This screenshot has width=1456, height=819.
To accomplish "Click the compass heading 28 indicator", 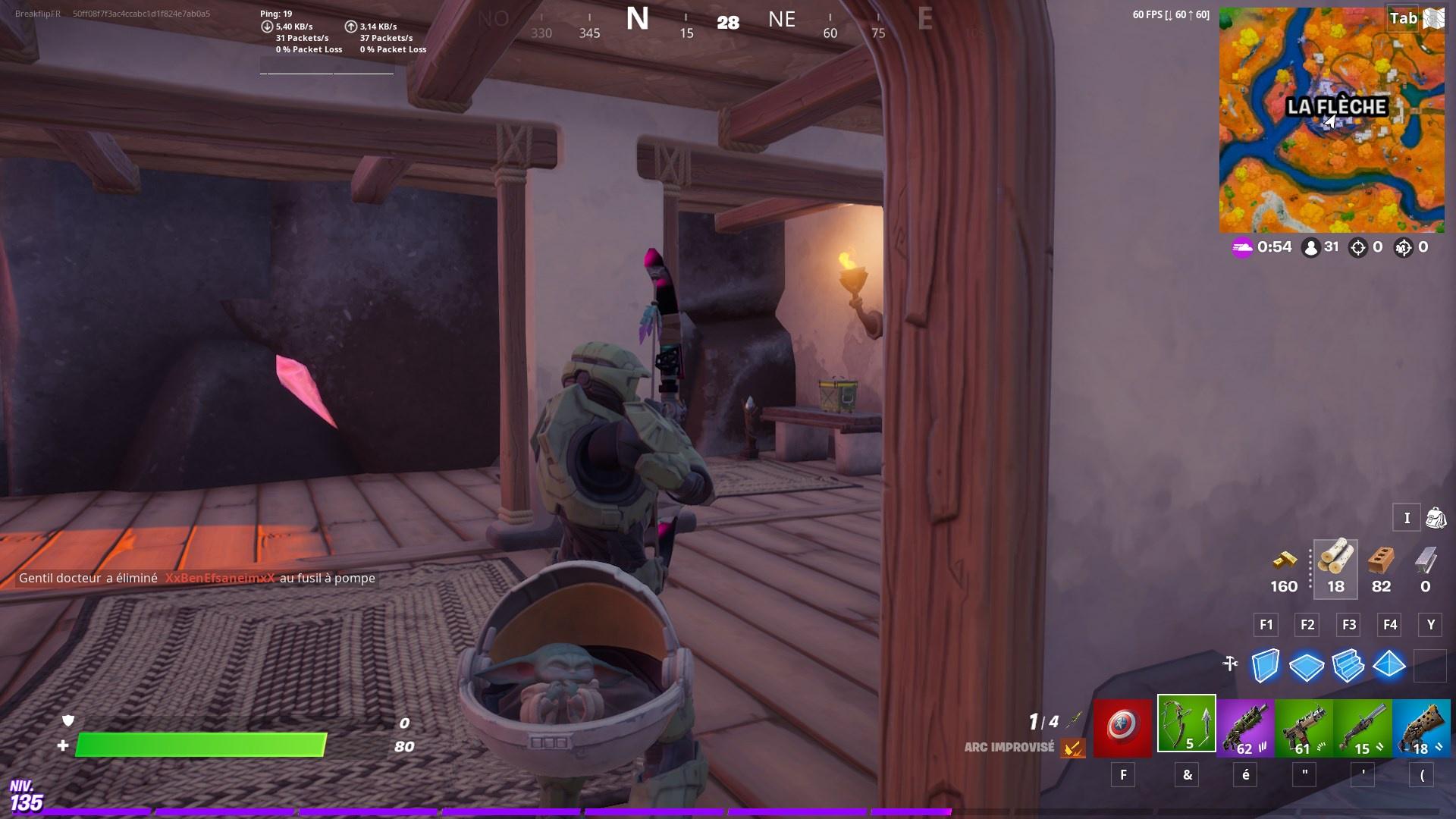I will 727,23.
